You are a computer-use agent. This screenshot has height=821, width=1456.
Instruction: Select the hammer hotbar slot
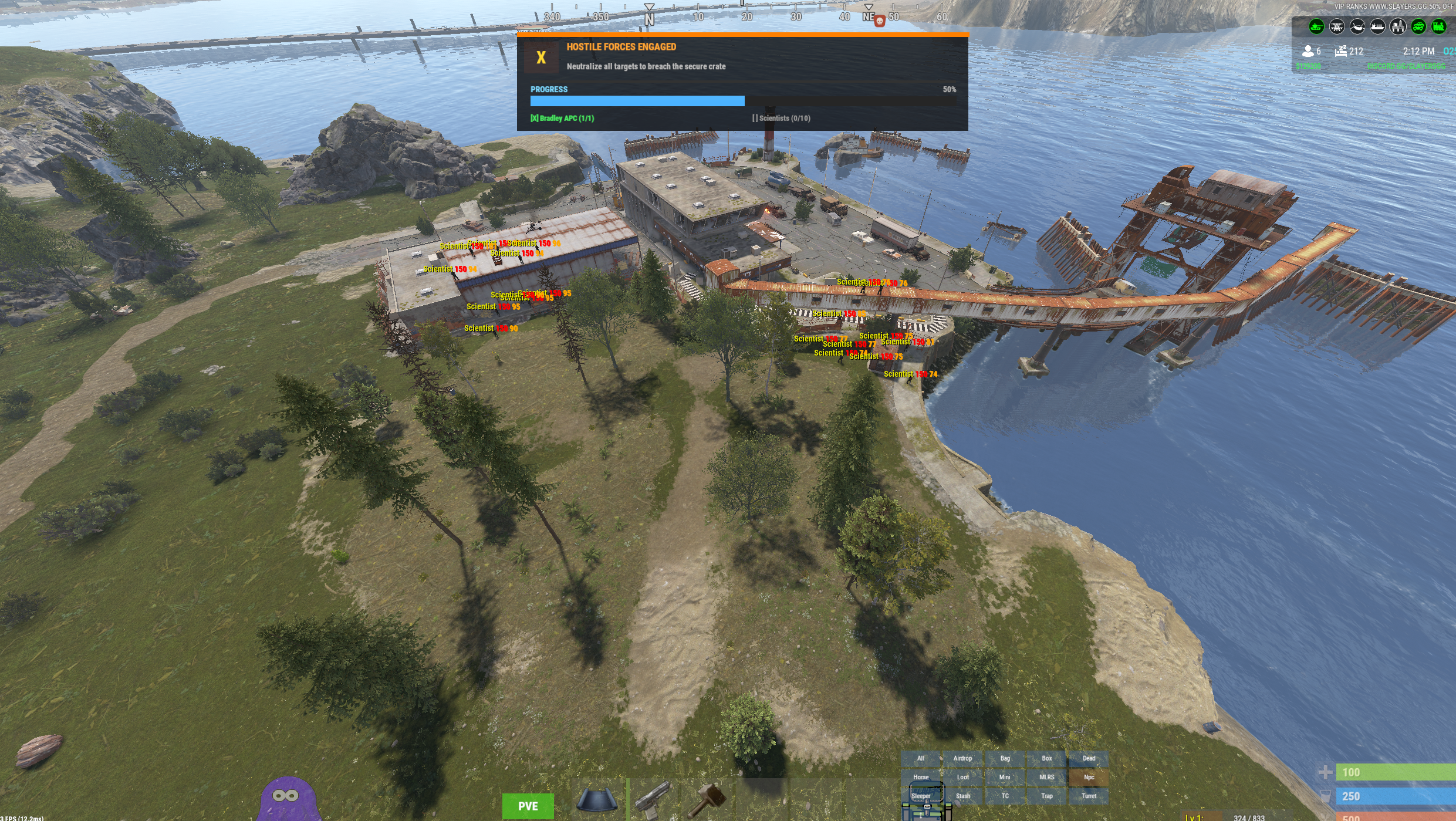coord(708,800)
